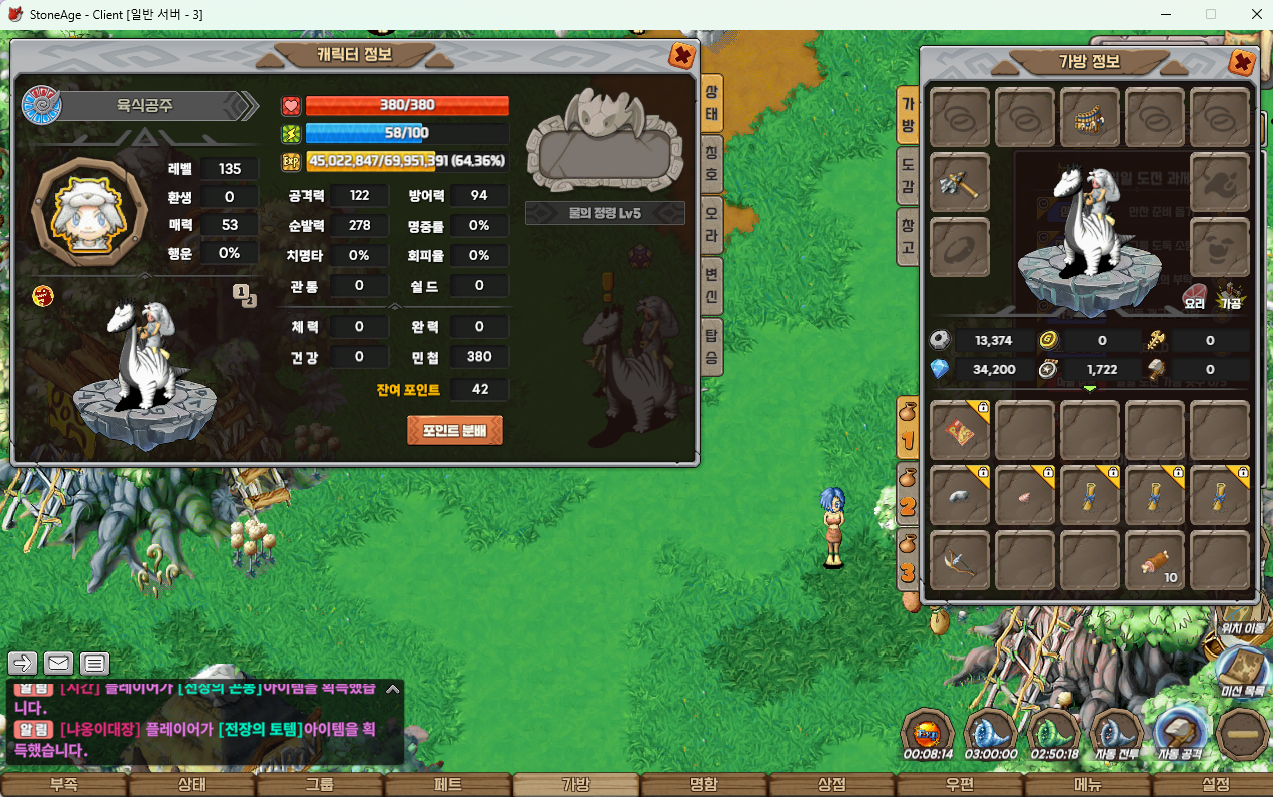Close the 가방 정보 bag window
This screenshot has width=1273, height=797.
point(1242,62)
